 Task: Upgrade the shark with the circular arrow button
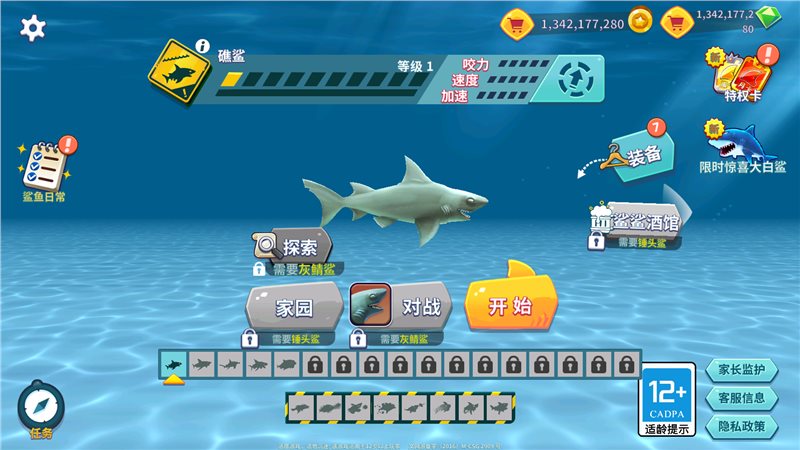(576, 77)
